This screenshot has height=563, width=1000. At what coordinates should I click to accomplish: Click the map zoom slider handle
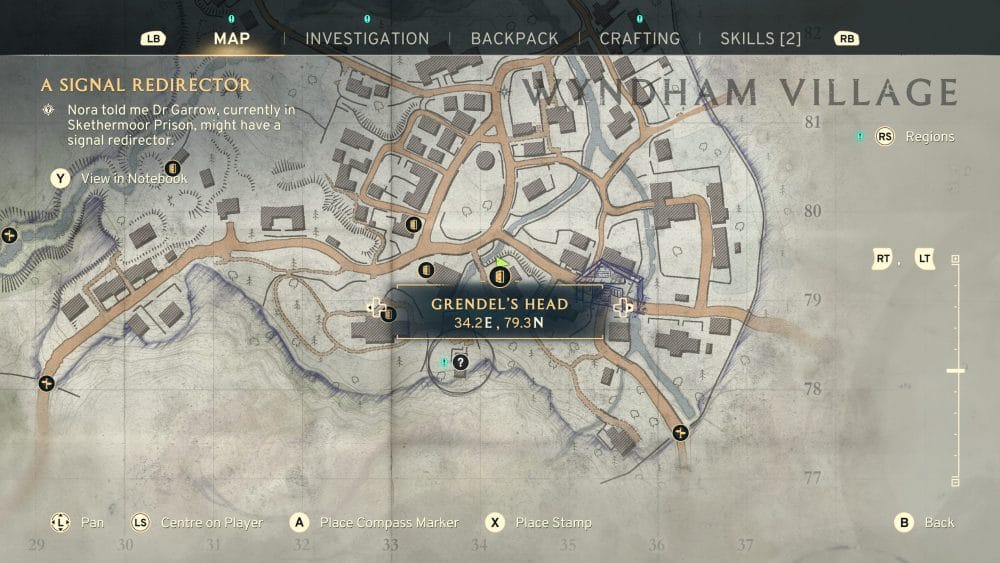[x=956, y=371]
